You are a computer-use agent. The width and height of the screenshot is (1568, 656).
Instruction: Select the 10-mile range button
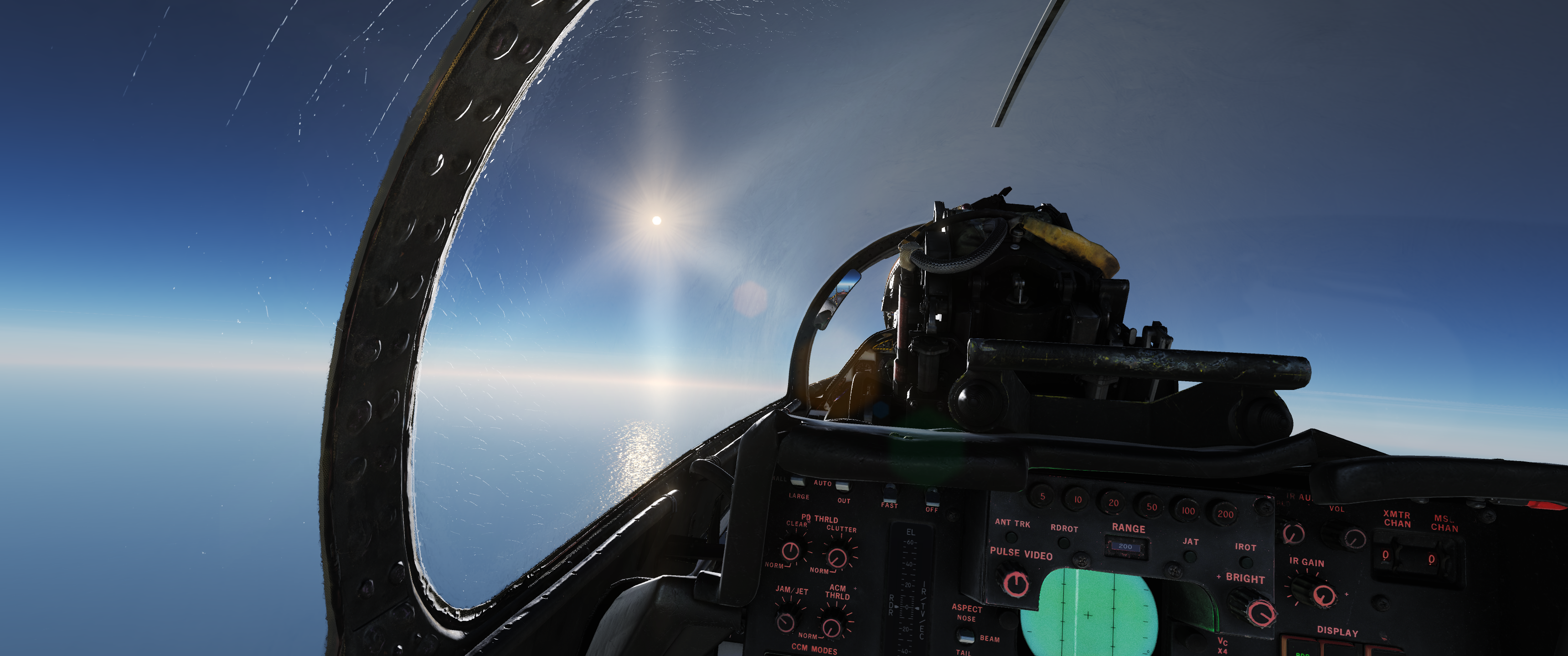1078,500
